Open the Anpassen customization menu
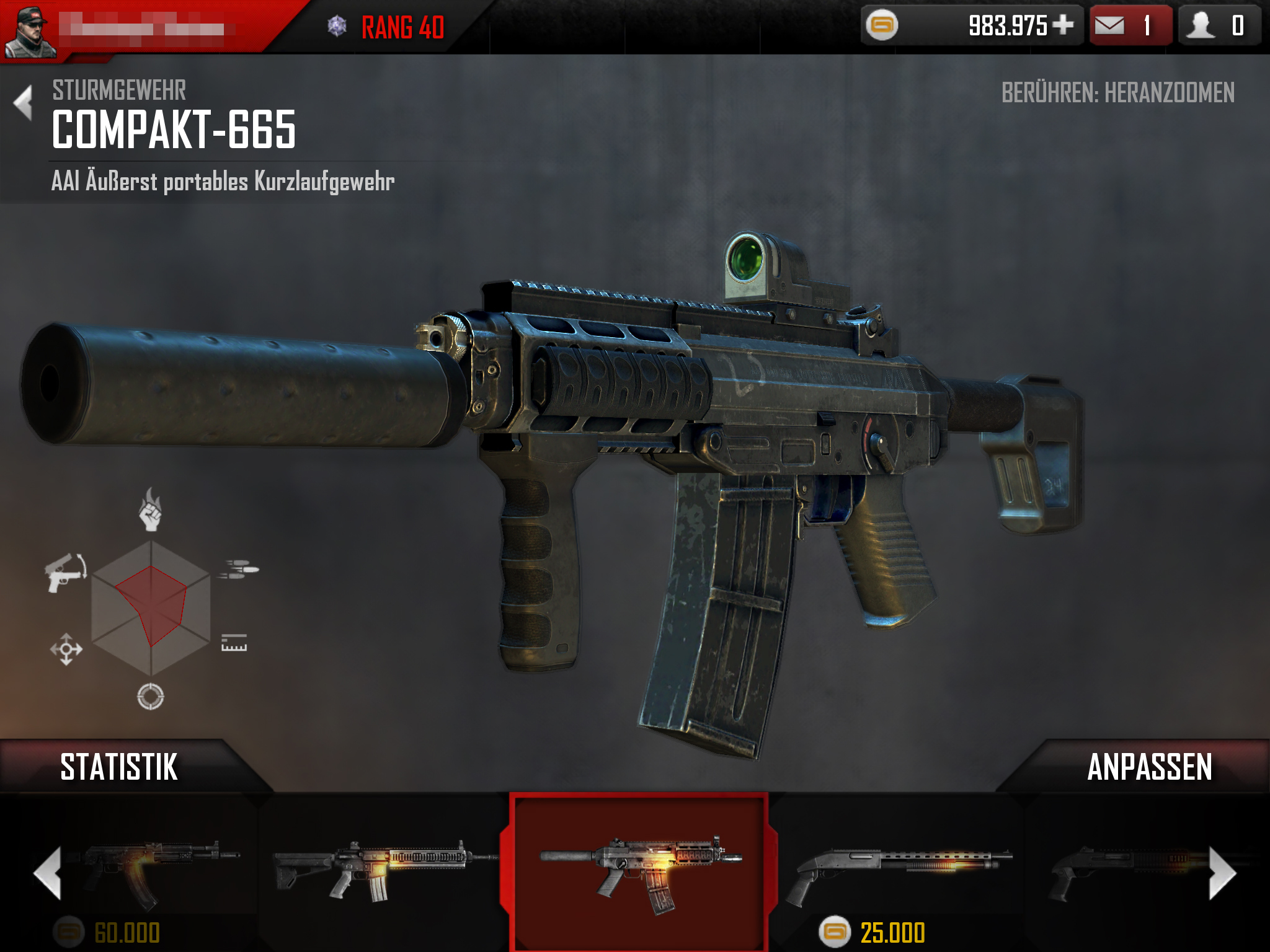 [1149, 767]
